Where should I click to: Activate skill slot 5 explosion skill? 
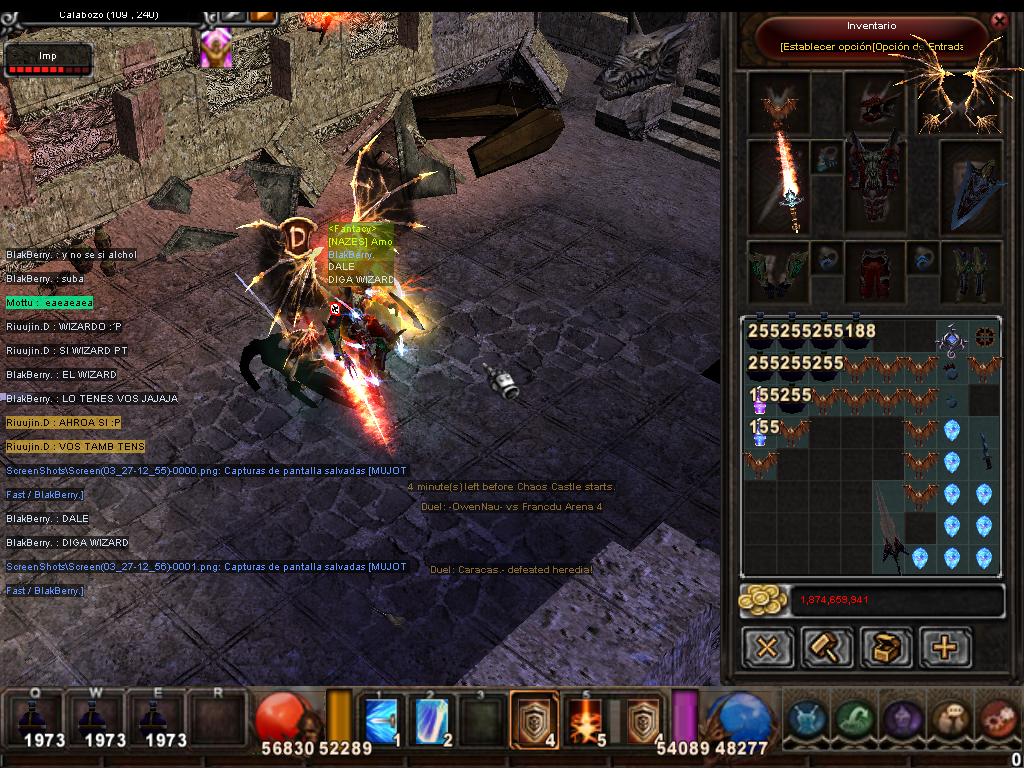pos(584,720)
